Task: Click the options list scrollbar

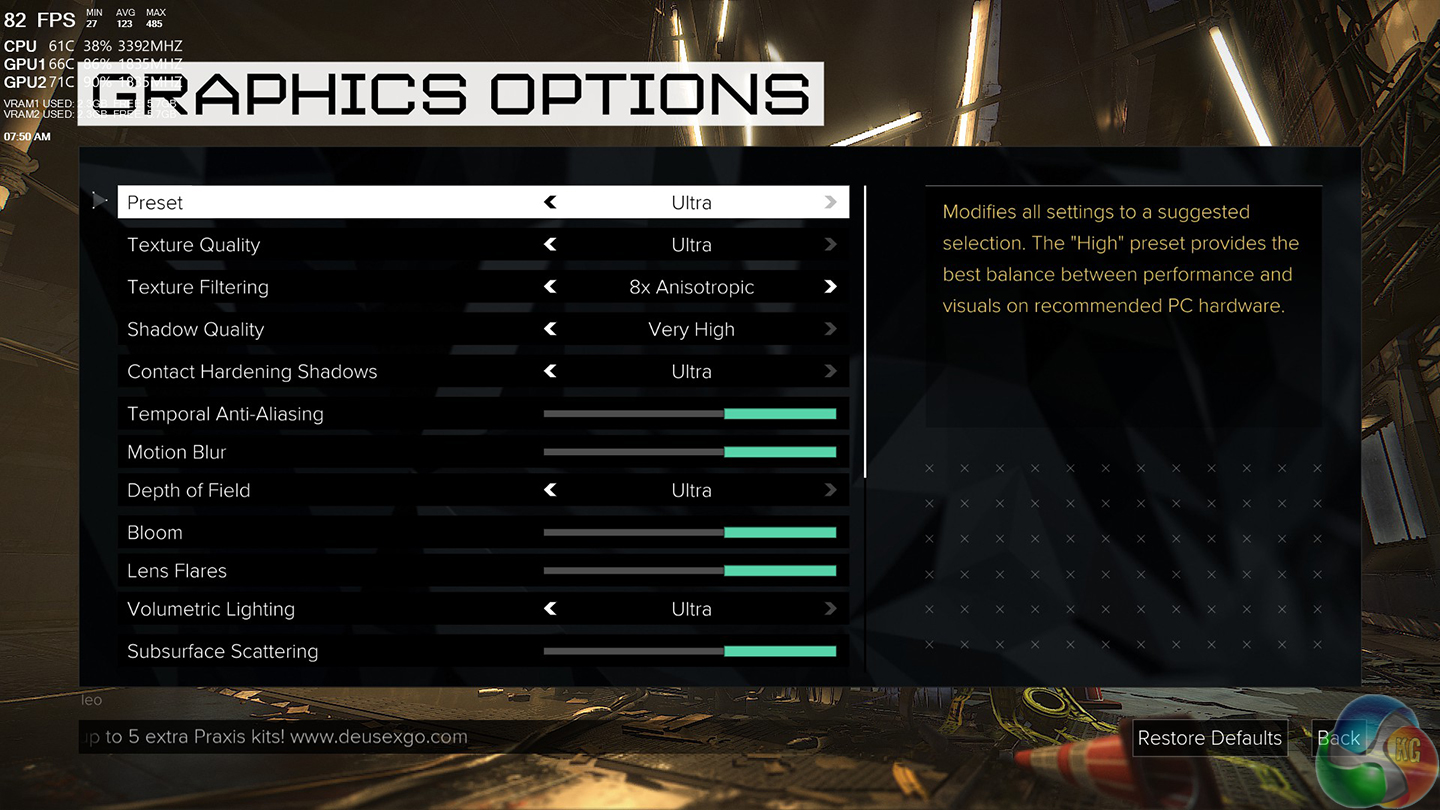Action: (865, 330)
